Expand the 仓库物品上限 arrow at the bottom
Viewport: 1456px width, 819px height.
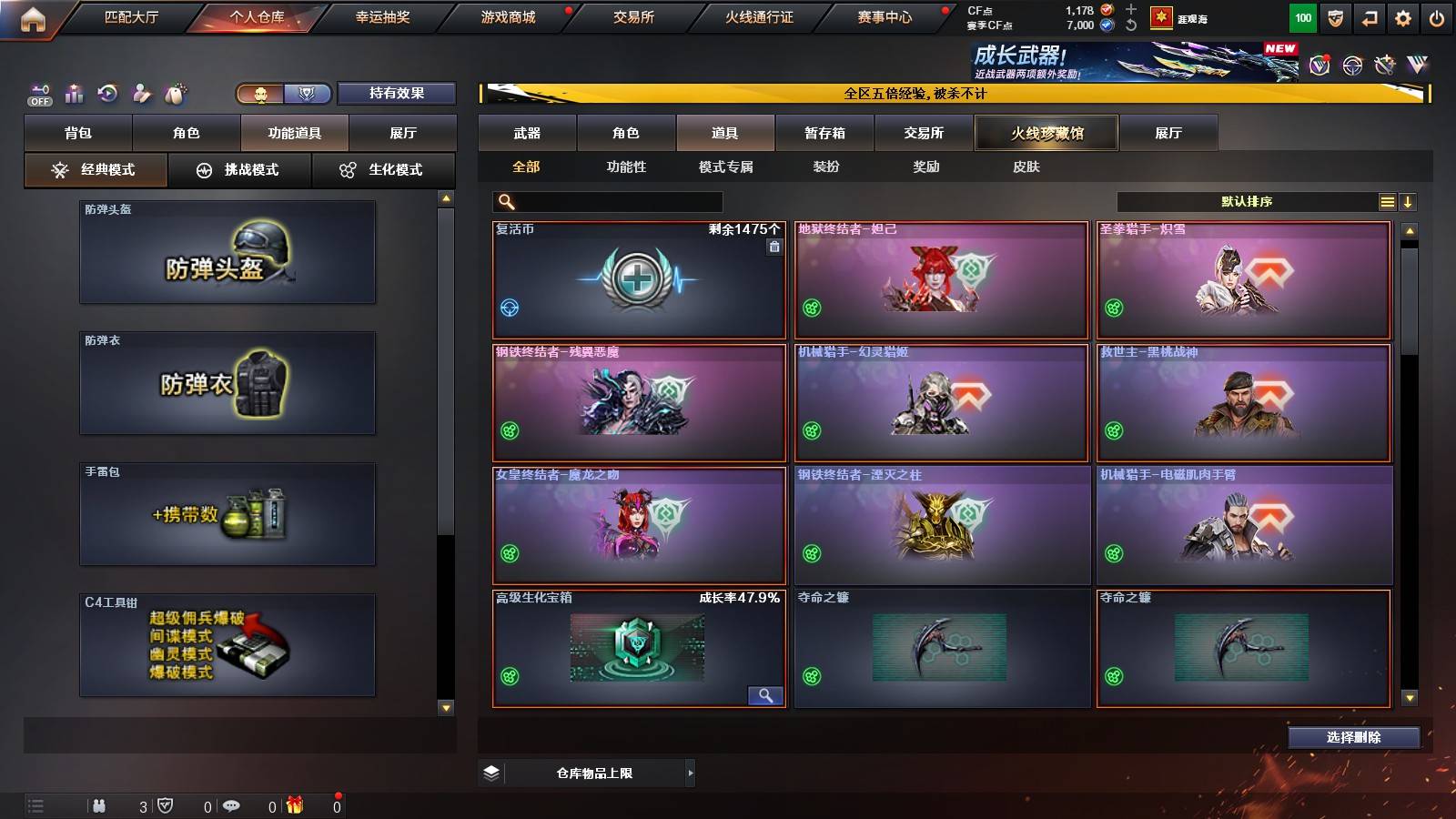(690, 773)
